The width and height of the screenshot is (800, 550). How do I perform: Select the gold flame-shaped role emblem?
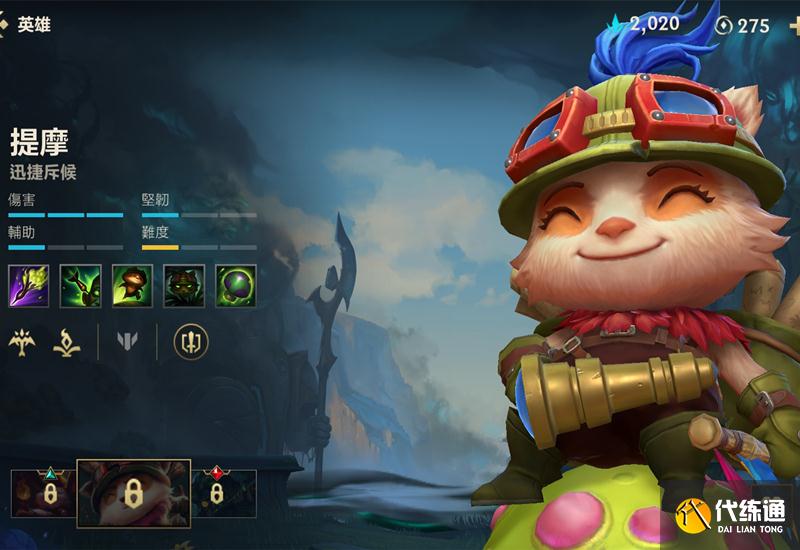click(68, 342)
